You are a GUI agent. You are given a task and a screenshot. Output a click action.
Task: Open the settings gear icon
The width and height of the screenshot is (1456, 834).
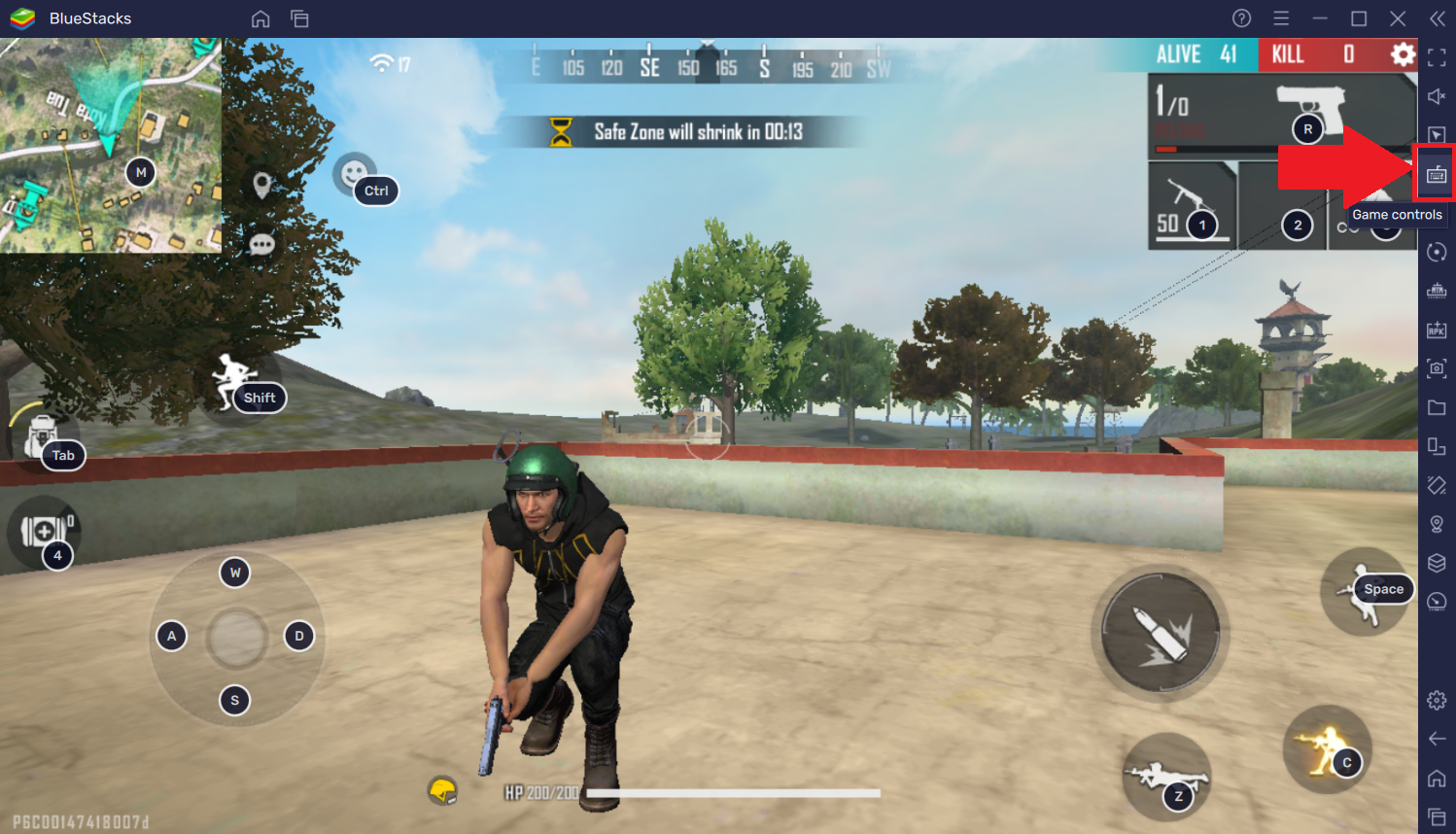pyautogui.click(x=1402, y=54)
